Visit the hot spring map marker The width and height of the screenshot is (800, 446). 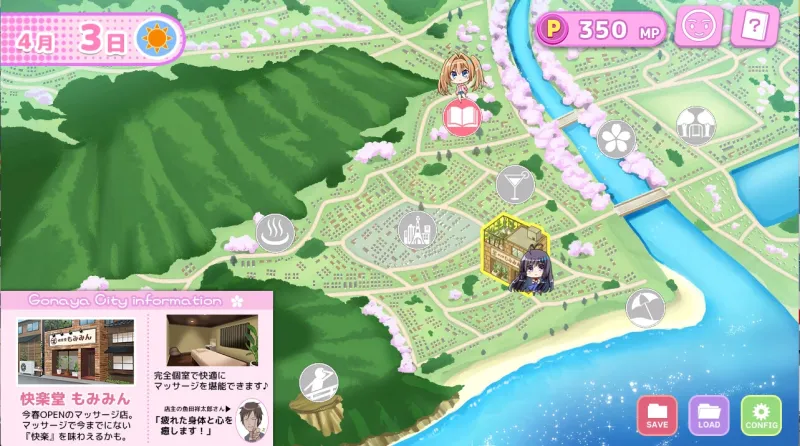pos(274,233)
